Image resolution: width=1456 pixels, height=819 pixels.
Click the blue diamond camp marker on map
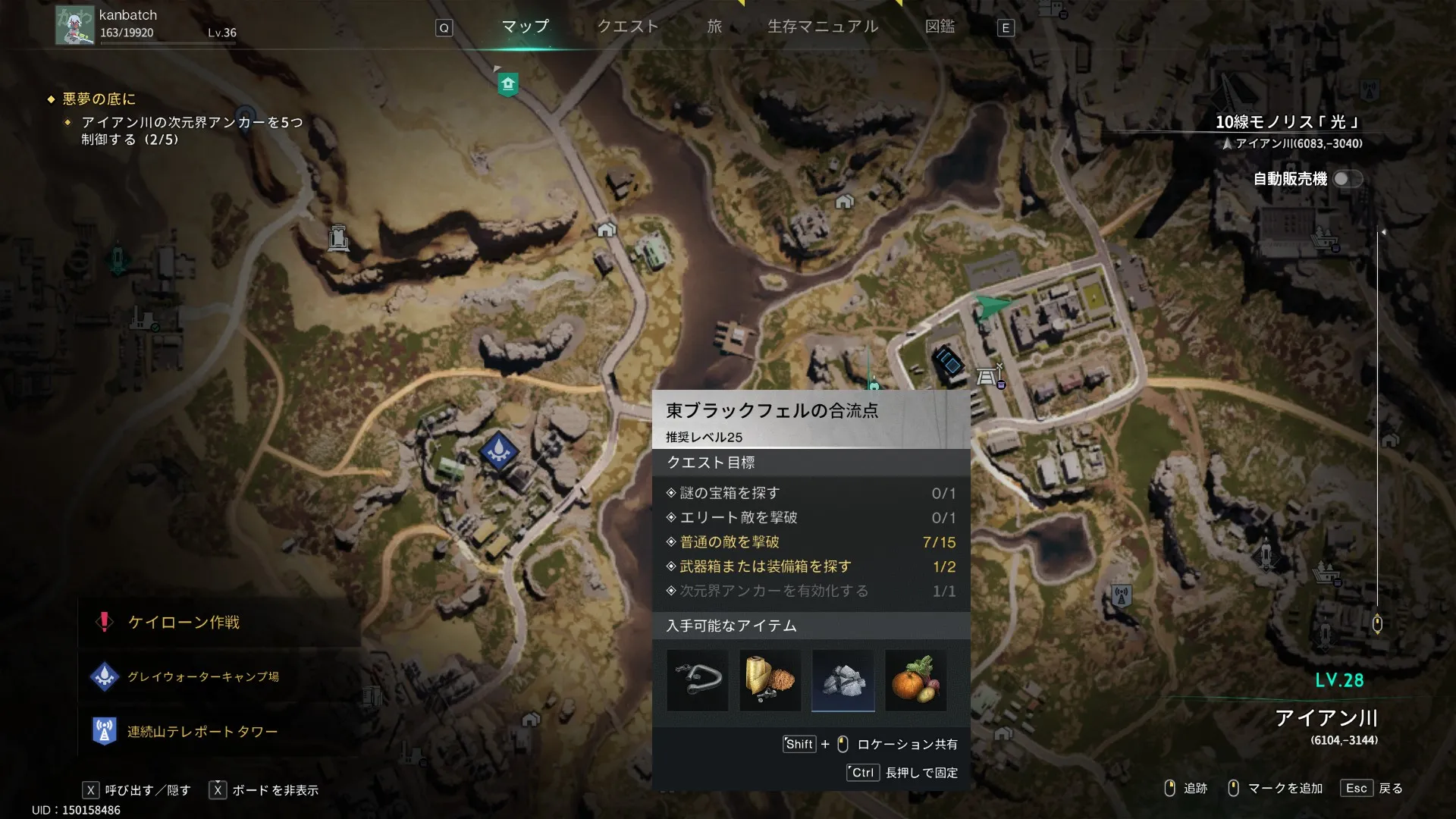[x=499, y=450]
